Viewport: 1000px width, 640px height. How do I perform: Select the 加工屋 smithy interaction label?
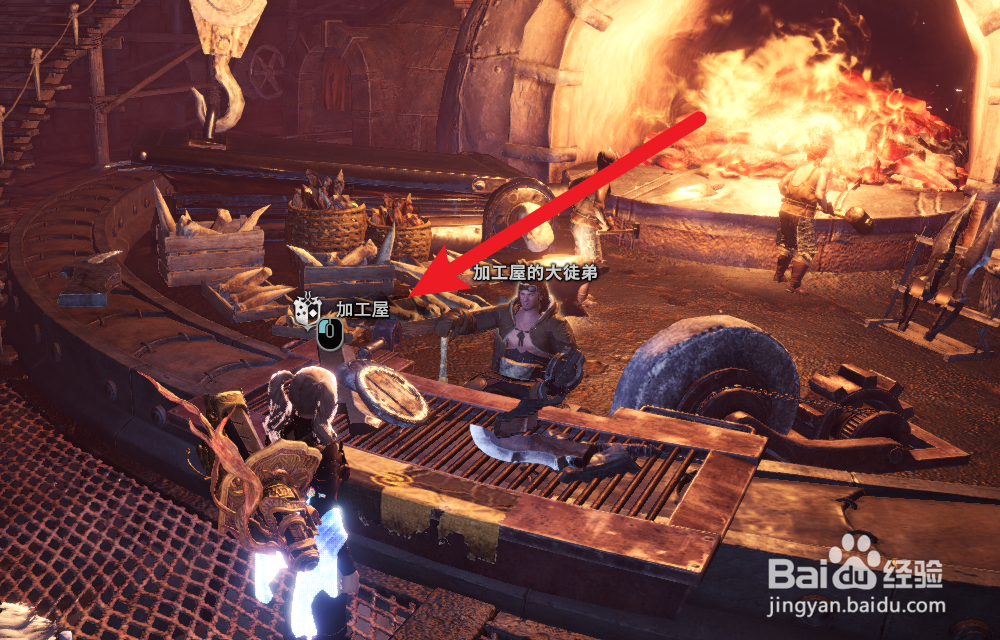[x=361, y=310]
